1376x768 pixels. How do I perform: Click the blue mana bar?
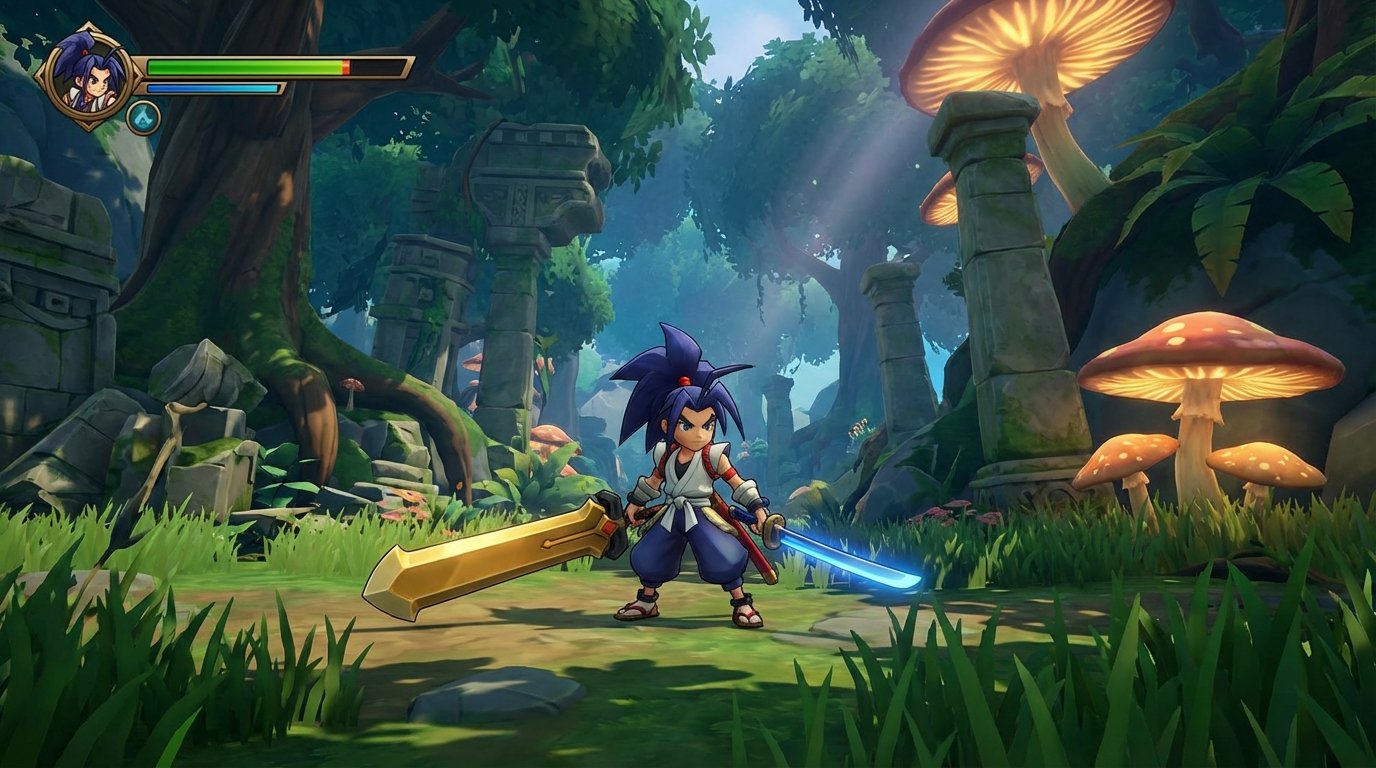[210, 87]
